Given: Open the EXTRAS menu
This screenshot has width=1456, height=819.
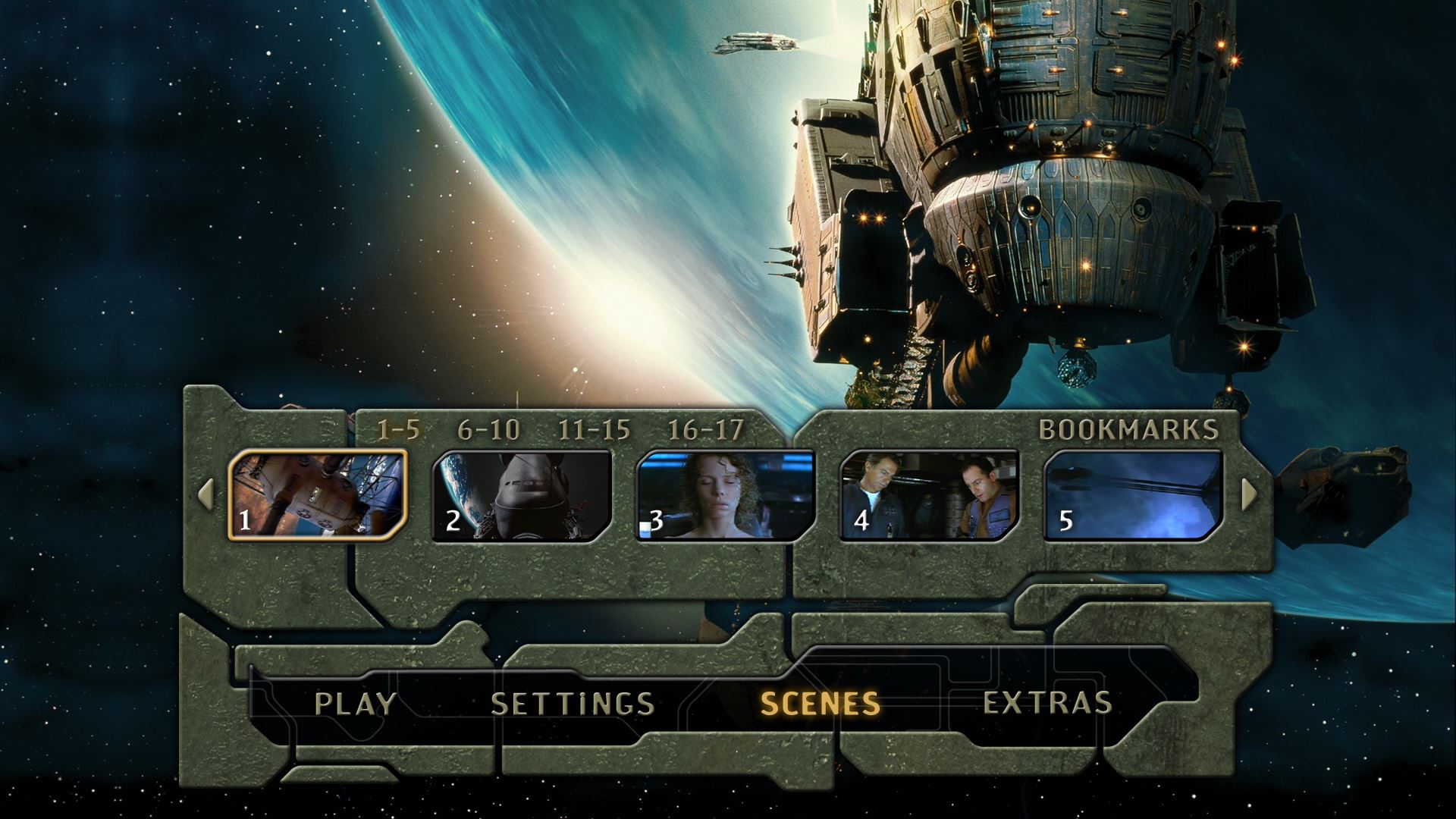Looking at the screenshot, I should click(1047, 703).
